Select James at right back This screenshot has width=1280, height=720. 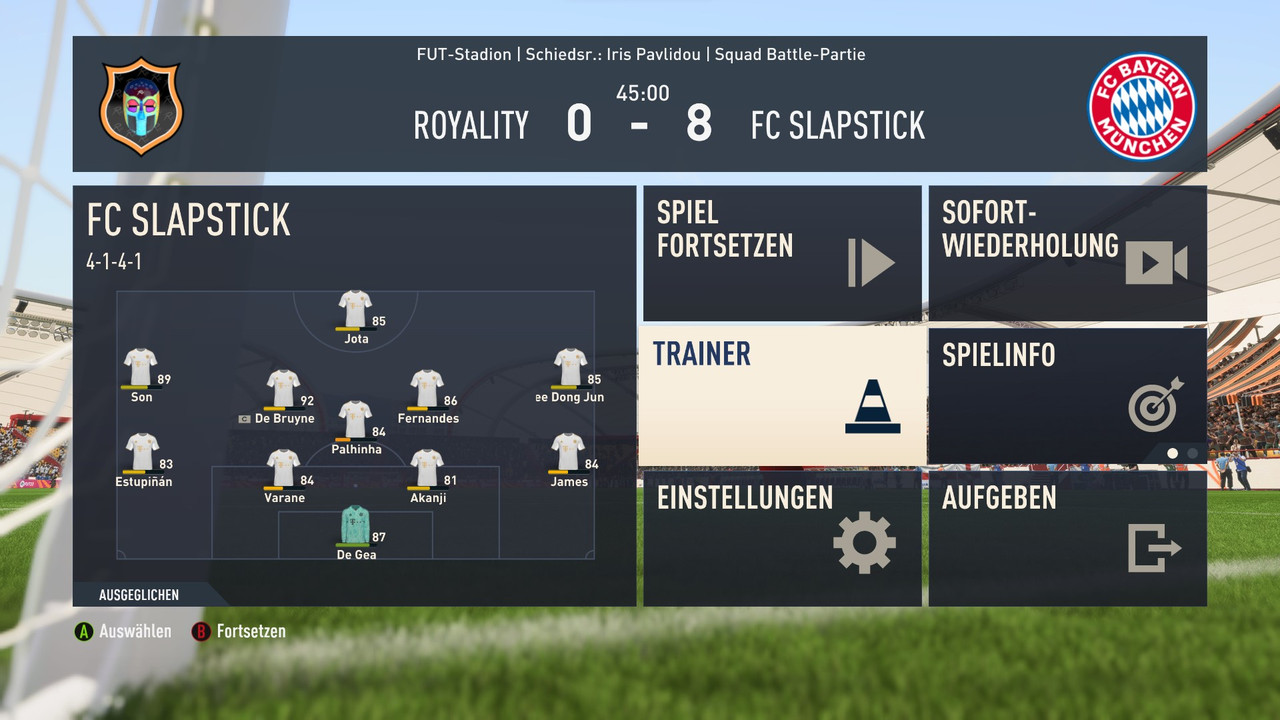[568, 452]
